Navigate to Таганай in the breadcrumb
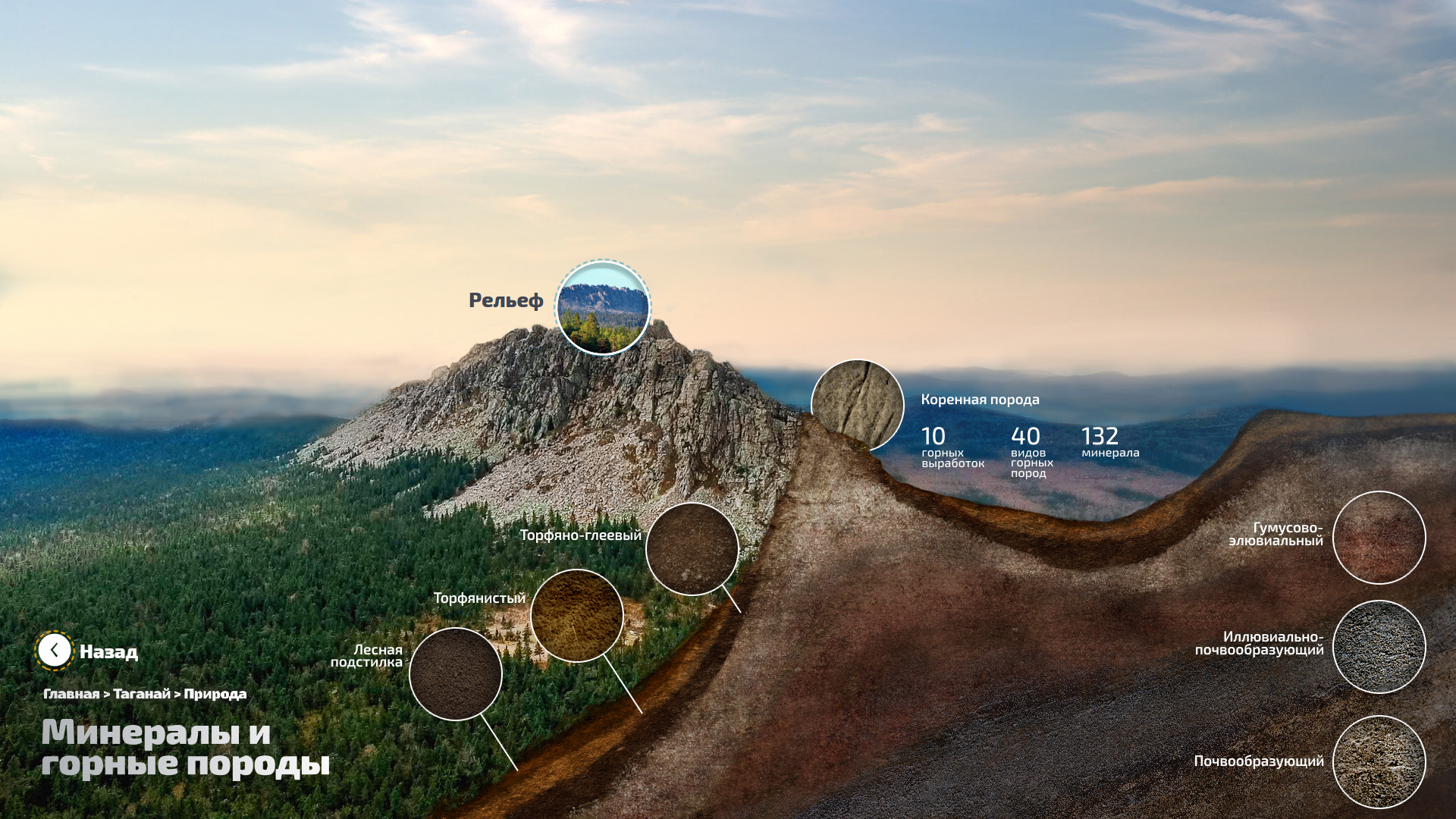Viewport: 1456px width, 819px height. pos(142,694)
